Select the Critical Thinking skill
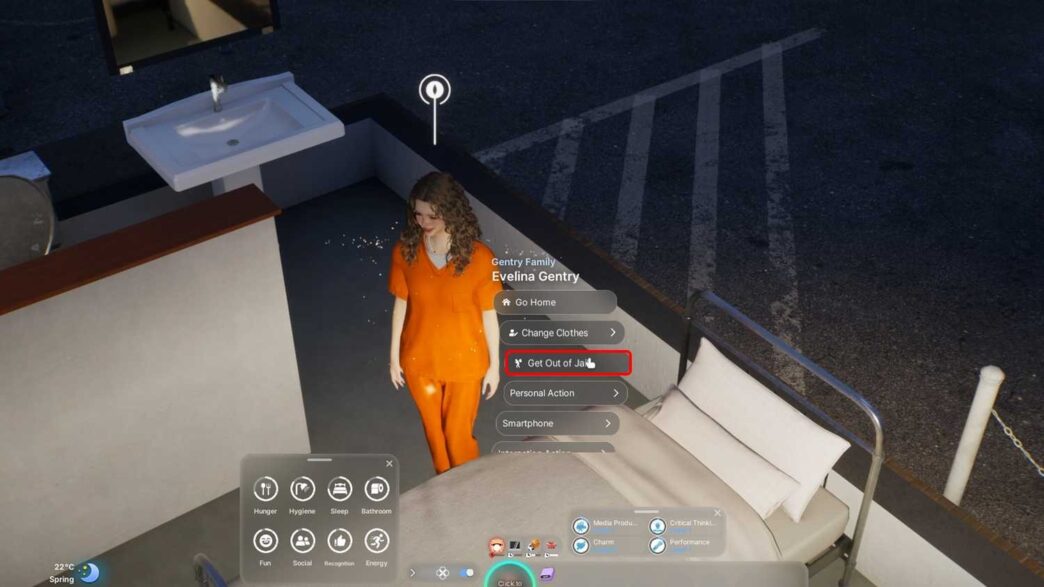This screenshot has height=587, width=1044. [684, 525]
